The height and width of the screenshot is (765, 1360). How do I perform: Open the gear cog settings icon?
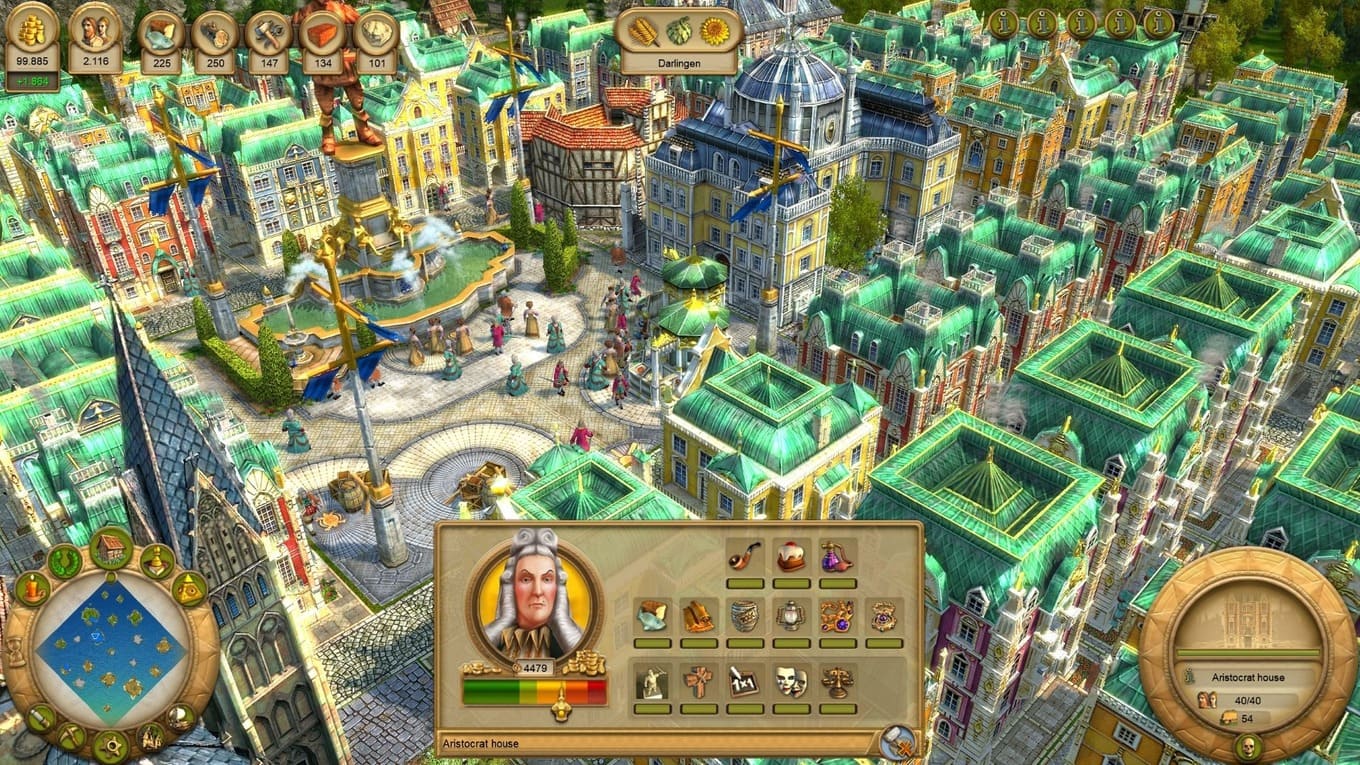(110, 745)
